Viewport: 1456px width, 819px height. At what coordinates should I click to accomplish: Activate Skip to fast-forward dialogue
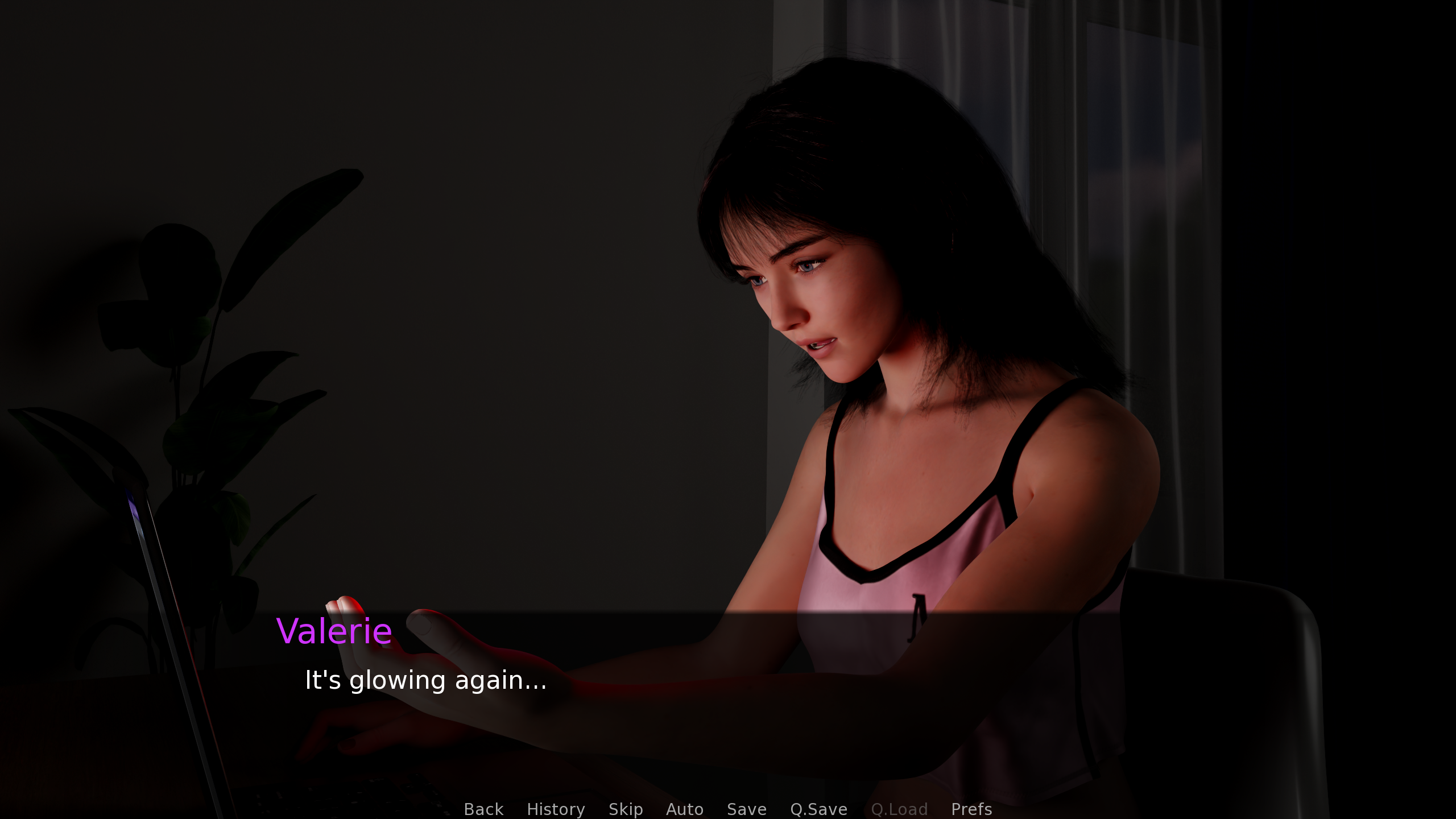[626, 809]
